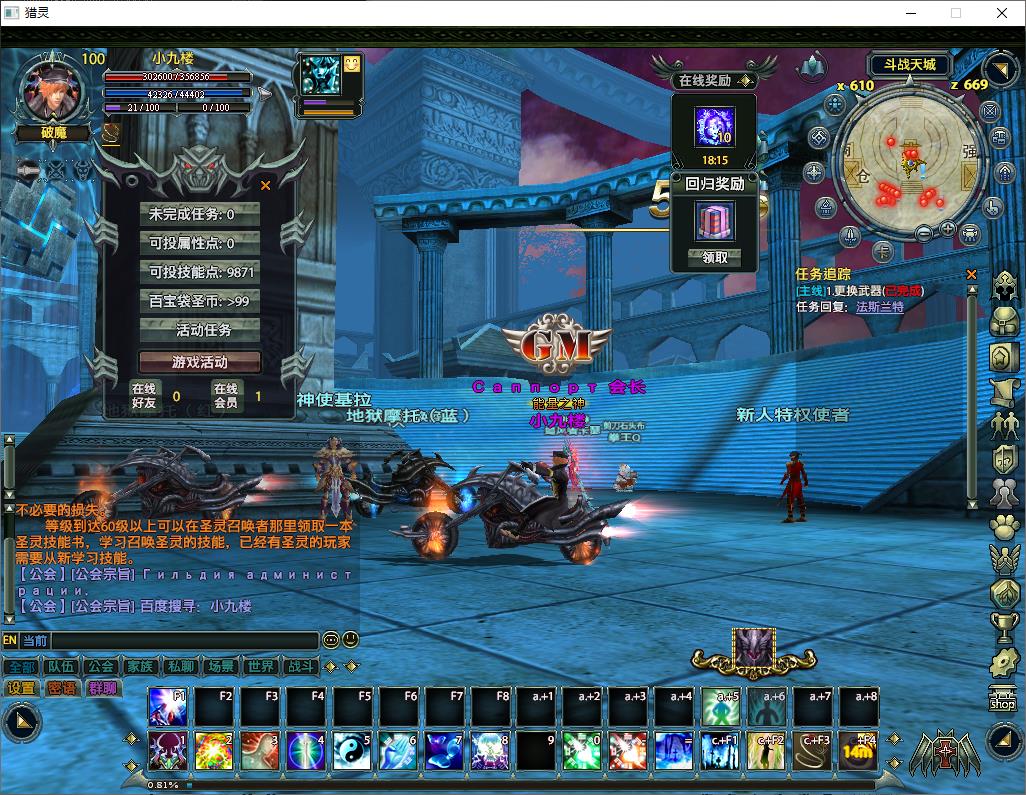This screenshot has width=1026, height=795.
Task: Close the 任务追踪 quest tracker
Action: 971,274
